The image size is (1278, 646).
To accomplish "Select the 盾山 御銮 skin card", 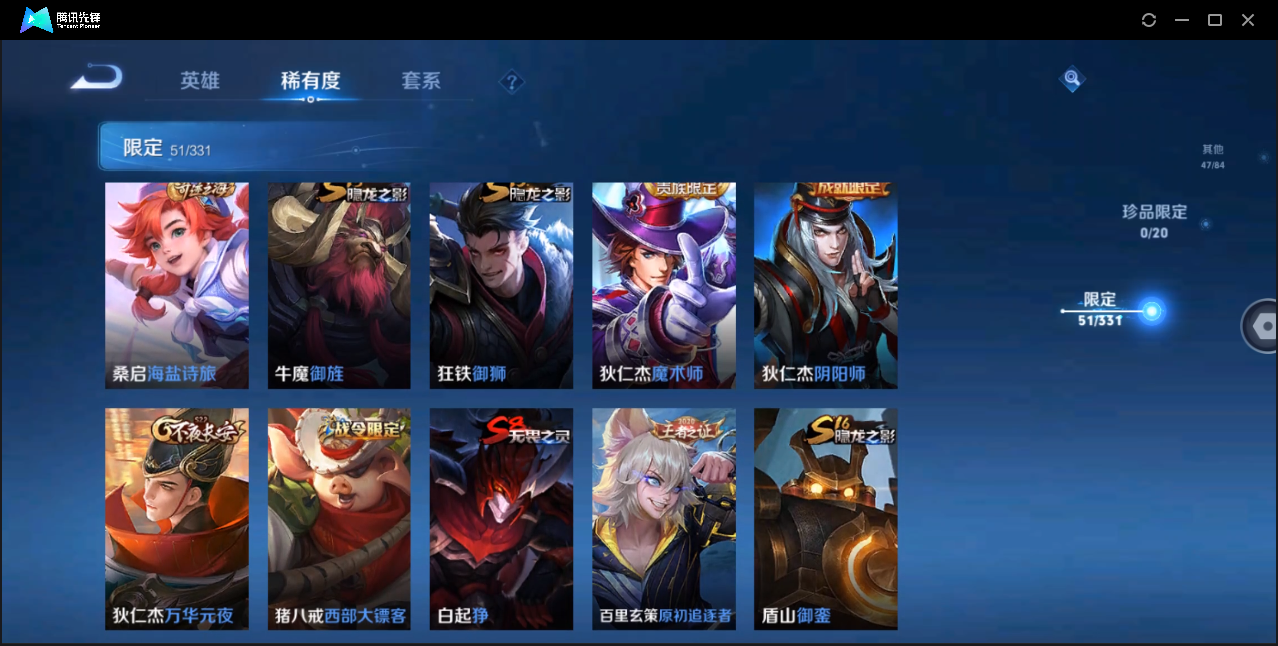I will pos(825,518).
